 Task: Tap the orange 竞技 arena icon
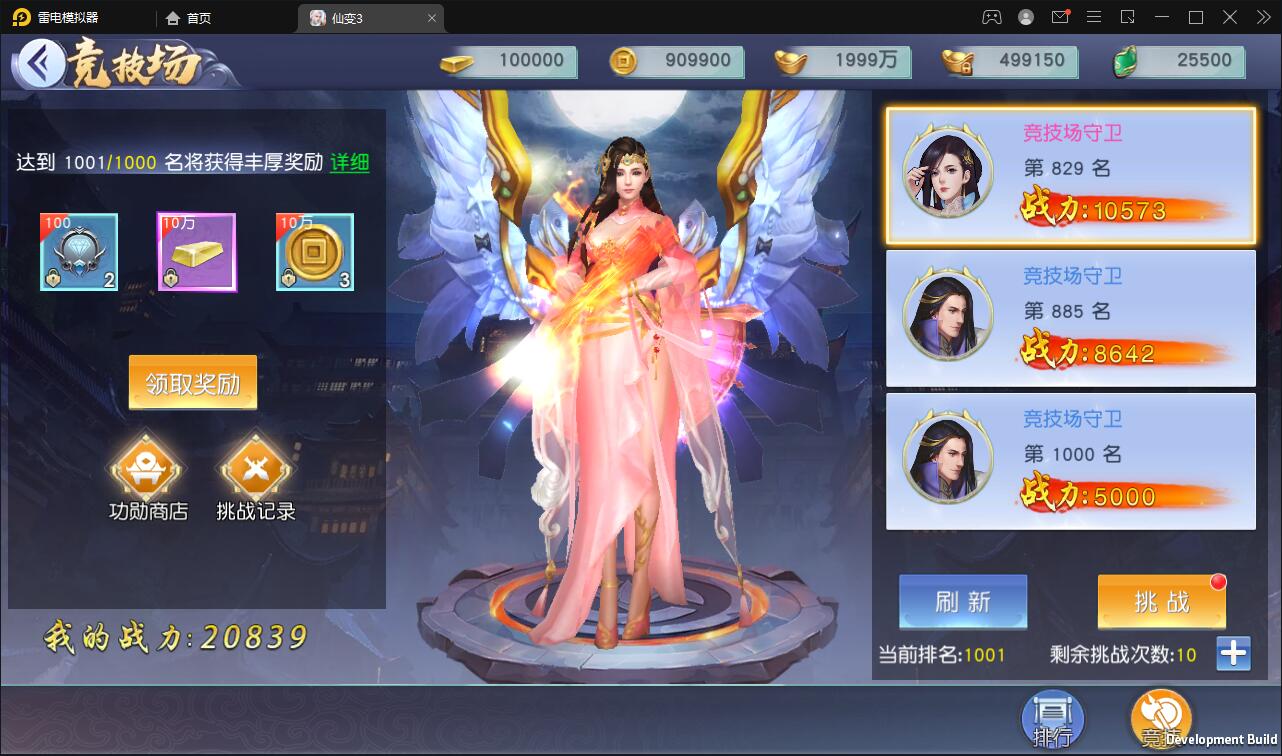click(1161, 719)
